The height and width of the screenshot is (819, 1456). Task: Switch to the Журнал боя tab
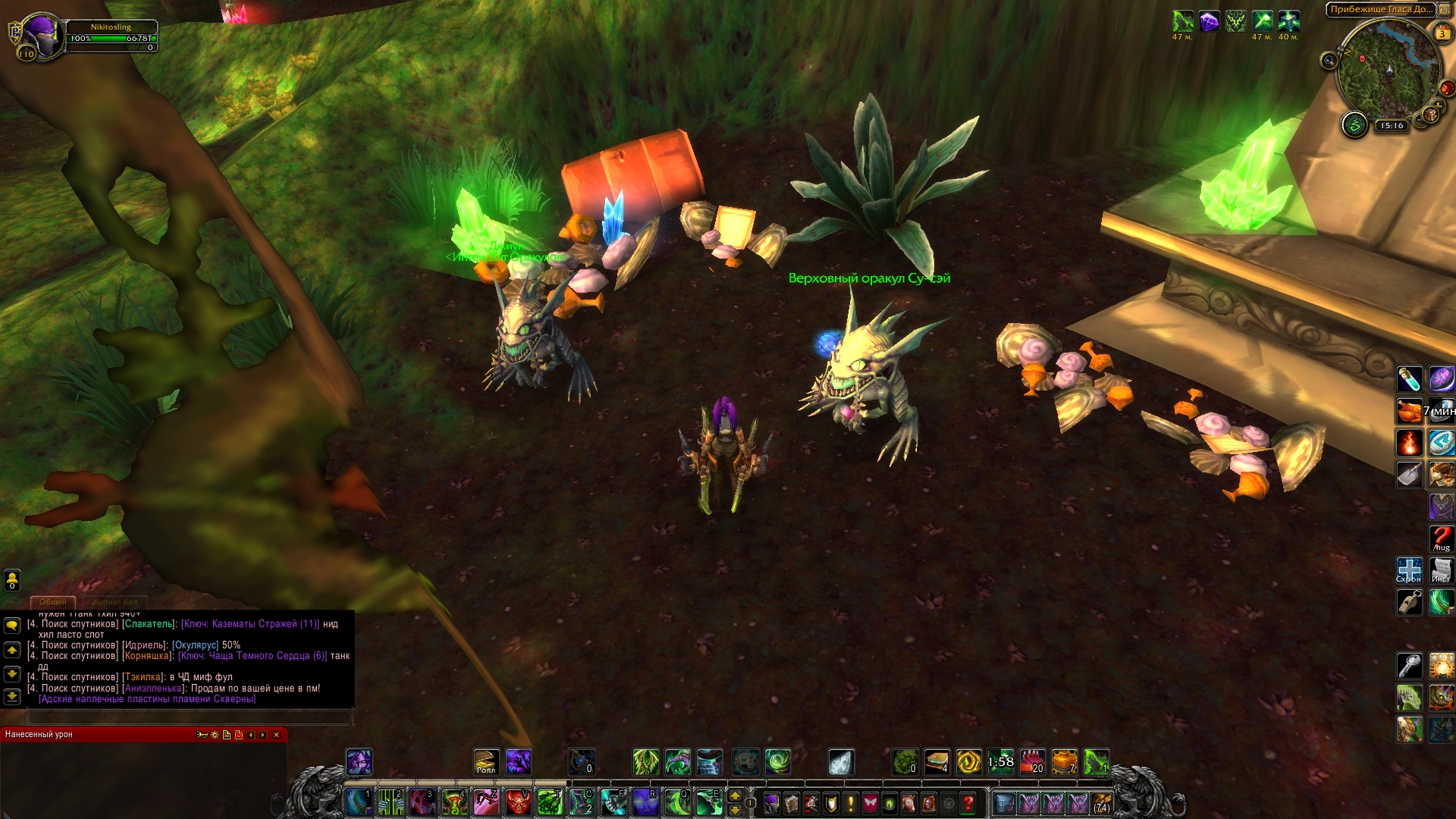coord(115,601)
